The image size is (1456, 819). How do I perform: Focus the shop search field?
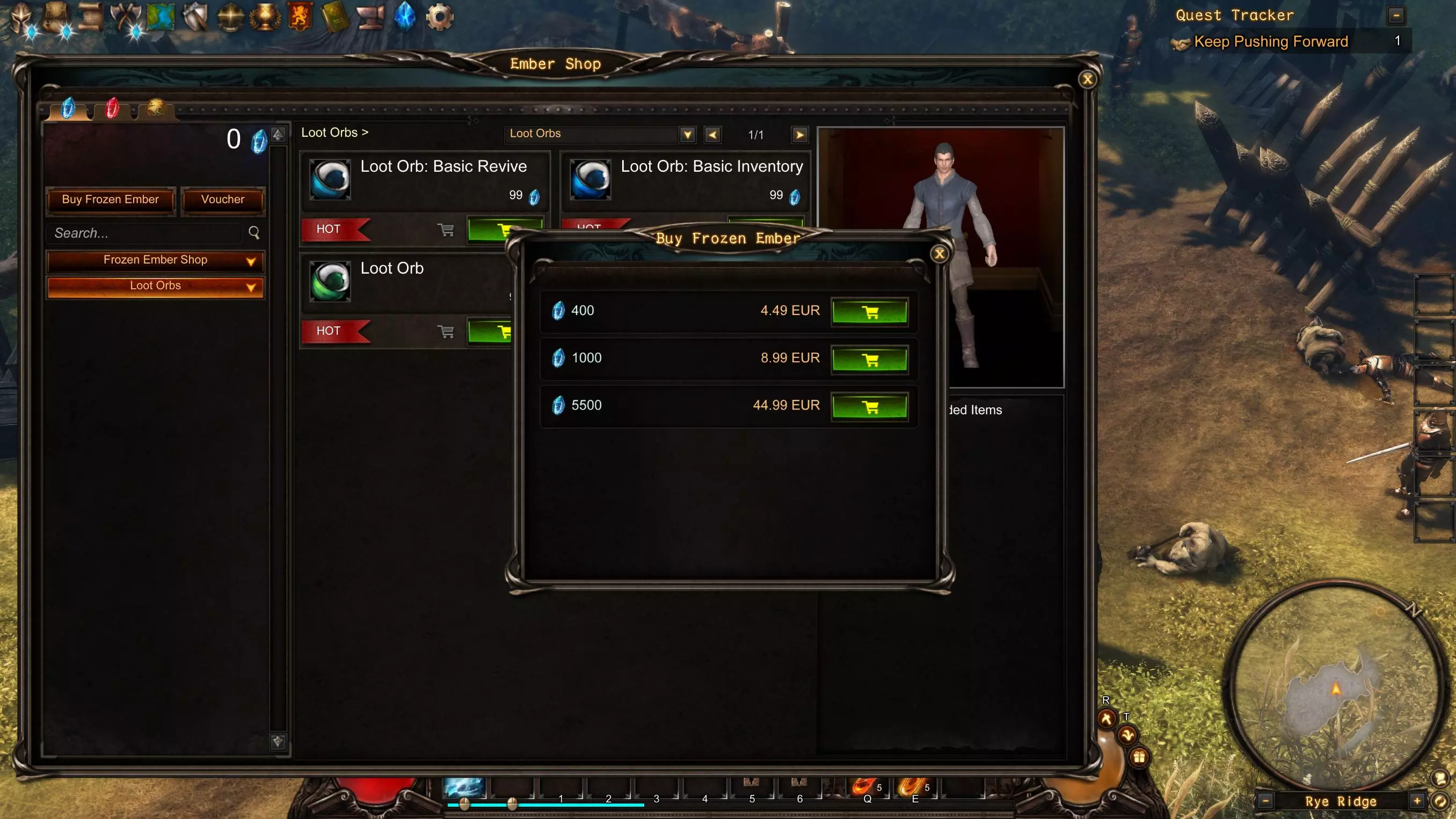[147, 233]
